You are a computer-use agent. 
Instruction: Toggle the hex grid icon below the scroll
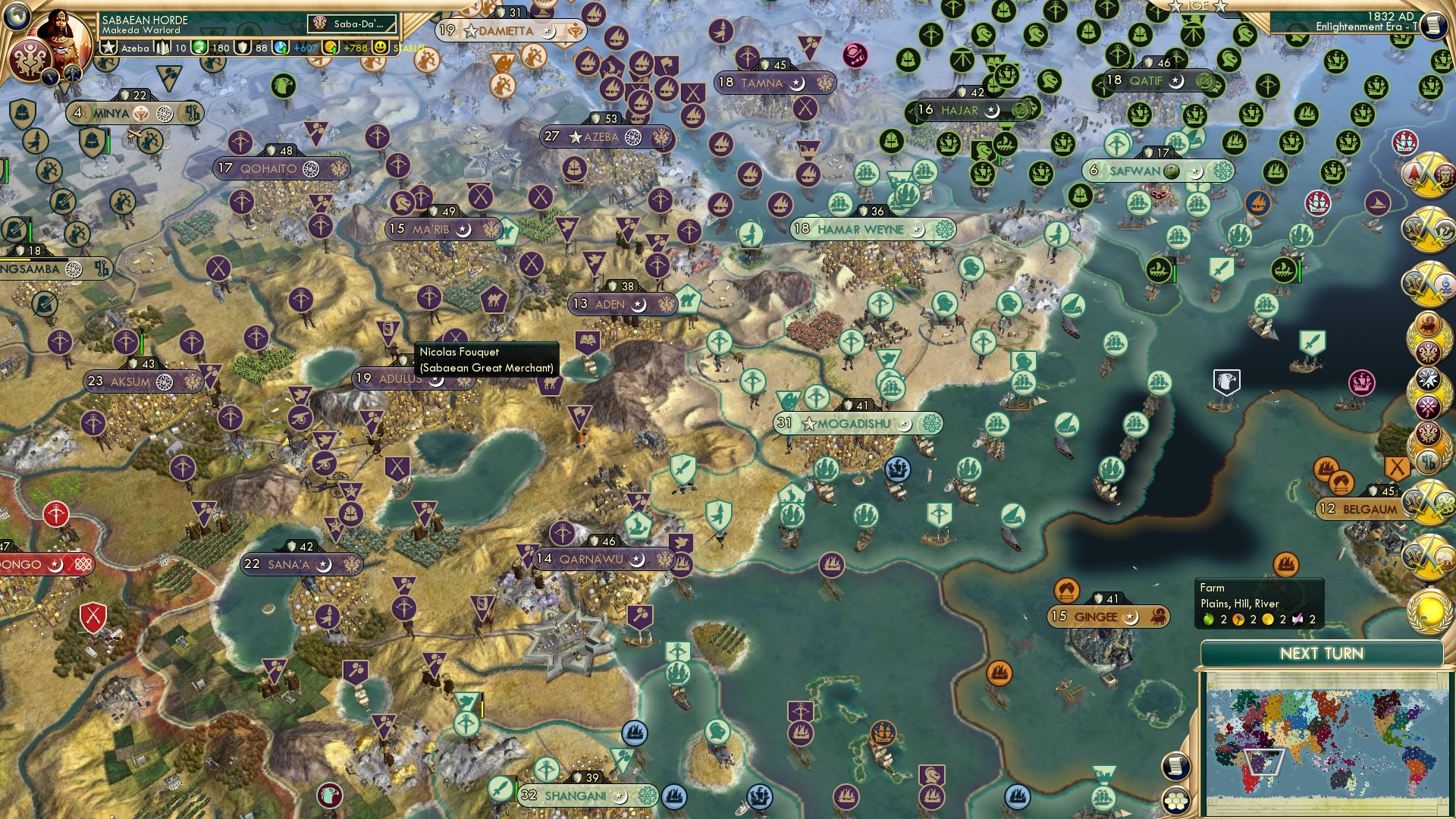coord(1175,802)
